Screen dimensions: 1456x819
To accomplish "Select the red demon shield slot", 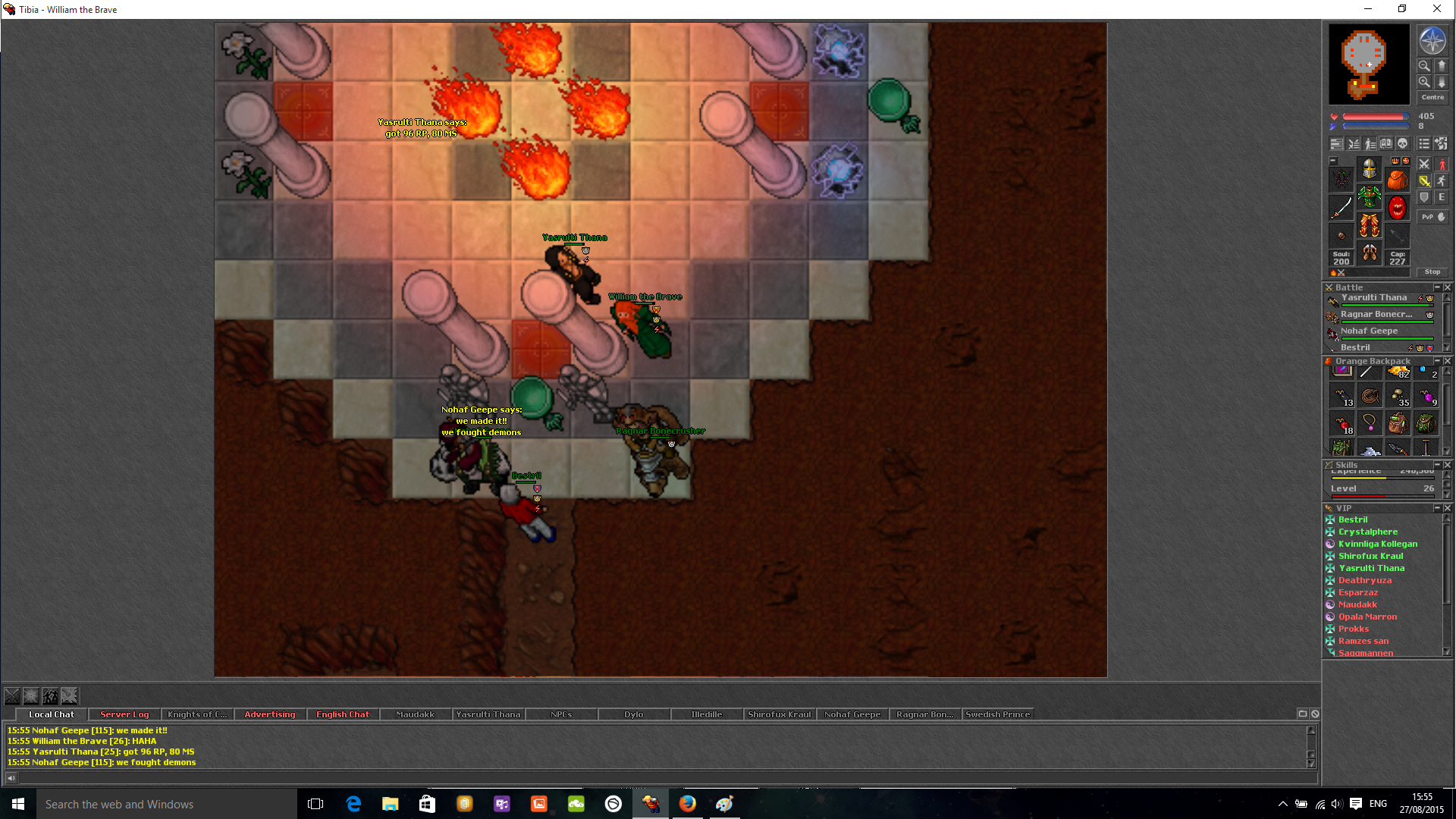I will 1397,207.
